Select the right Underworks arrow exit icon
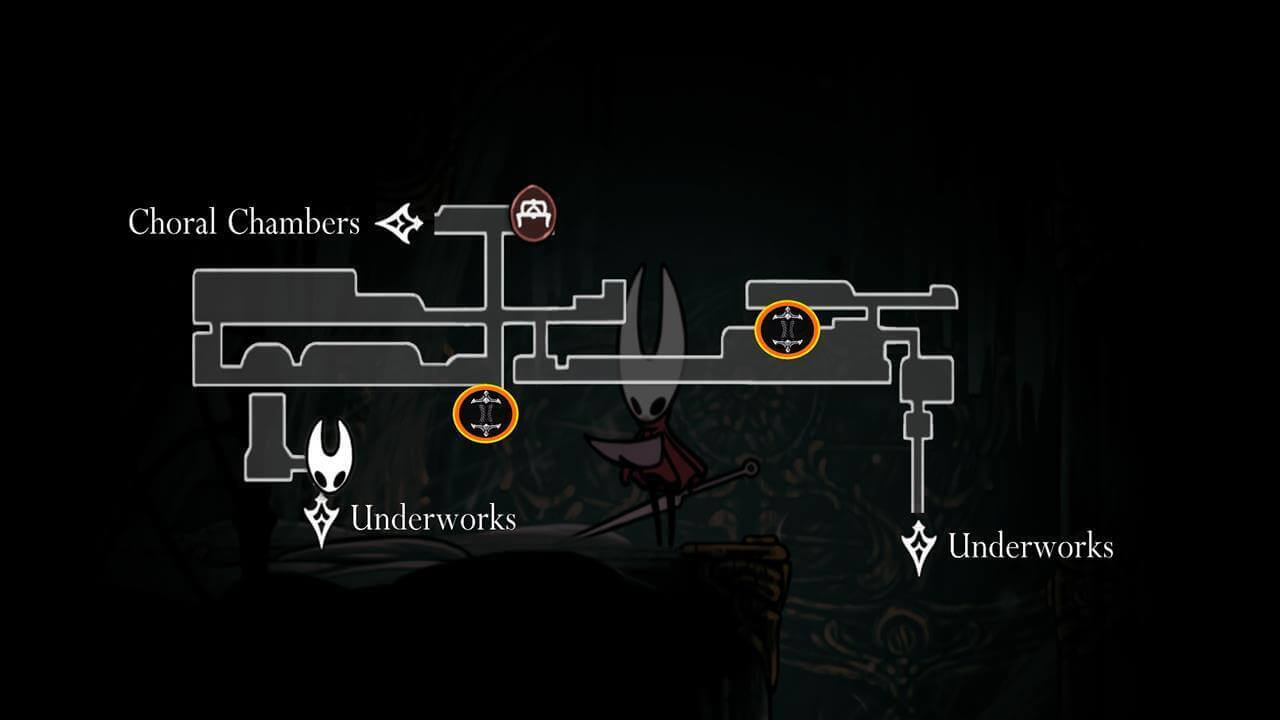The image size is (1280, 720). (x=919, y=543)
